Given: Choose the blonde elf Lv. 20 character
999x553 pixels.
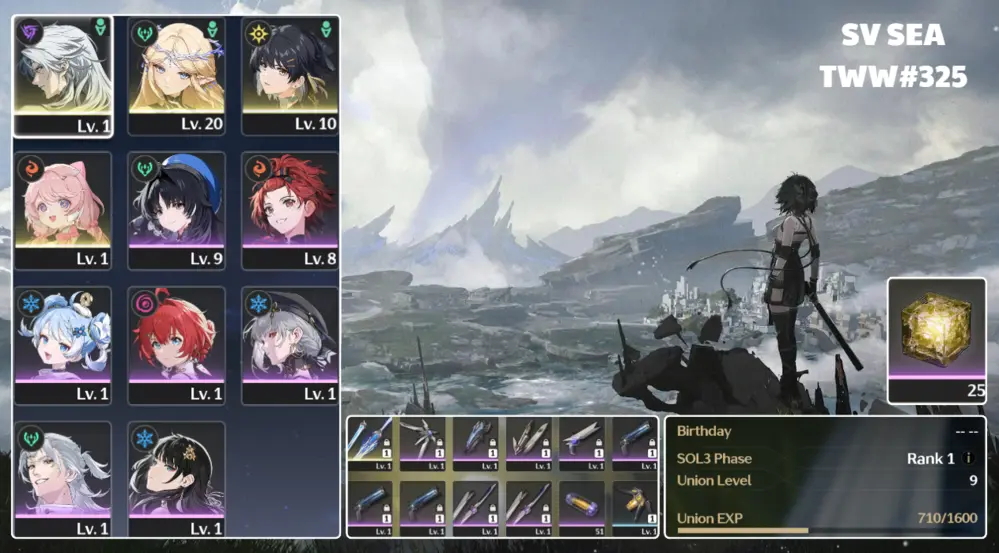Looking at the screenshot, I should coord(176,75).
